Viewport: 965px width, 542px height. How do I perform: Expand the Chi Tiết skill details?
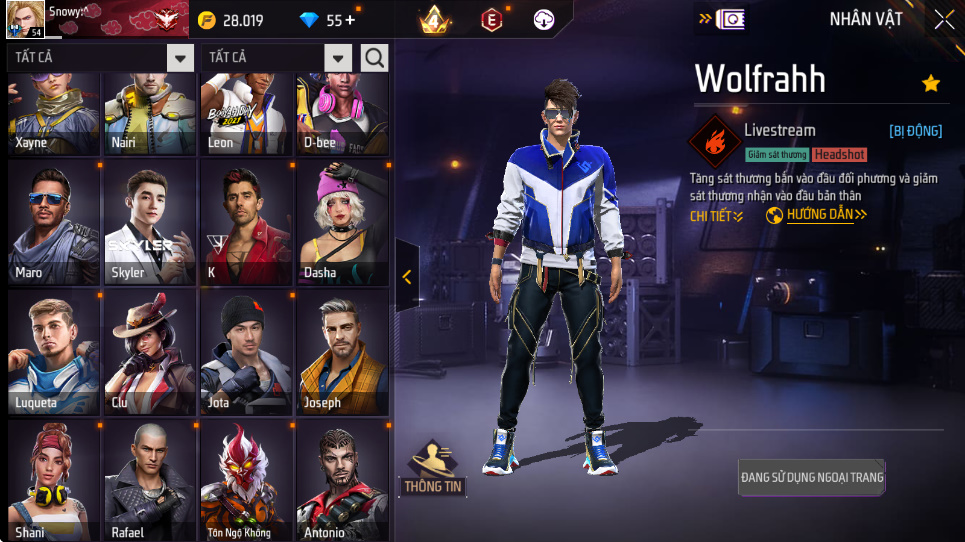click(x=716, y=216)
